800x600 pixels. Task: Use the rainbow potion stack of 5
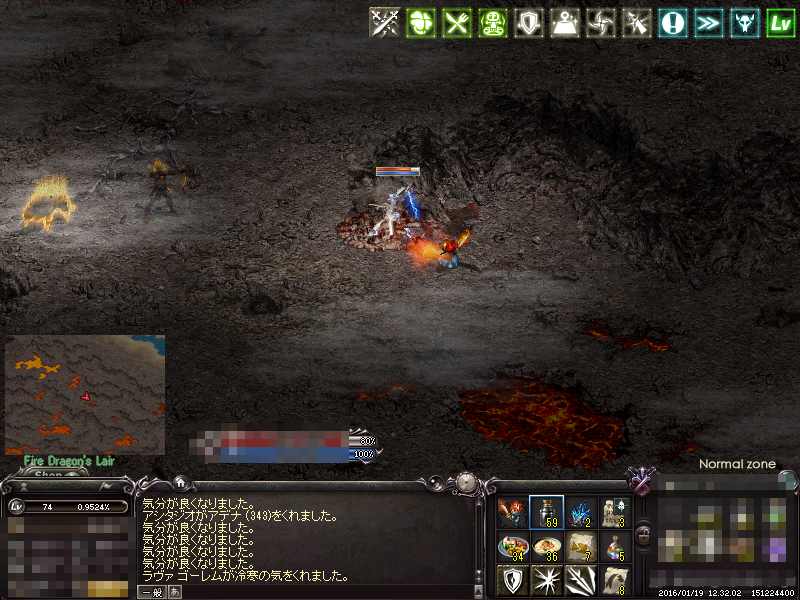616,547
